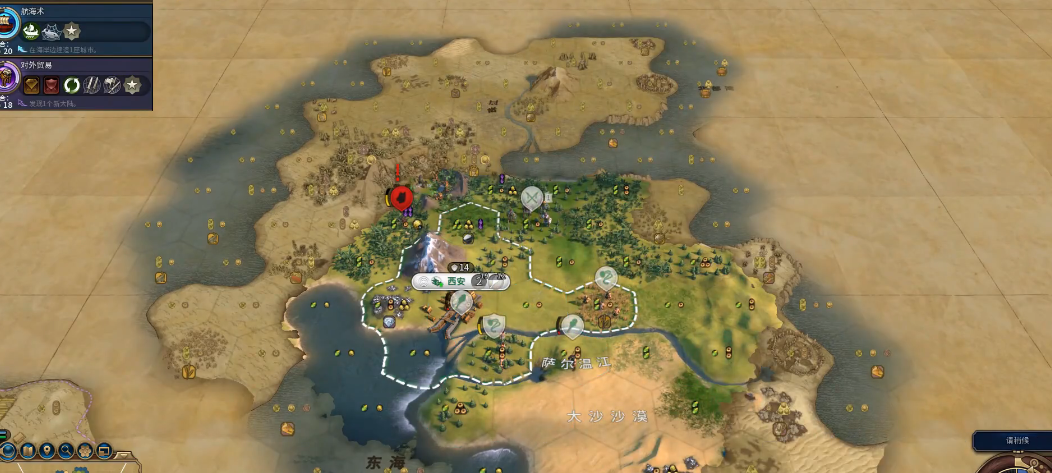Activate the map pin tool

[46, 451]
